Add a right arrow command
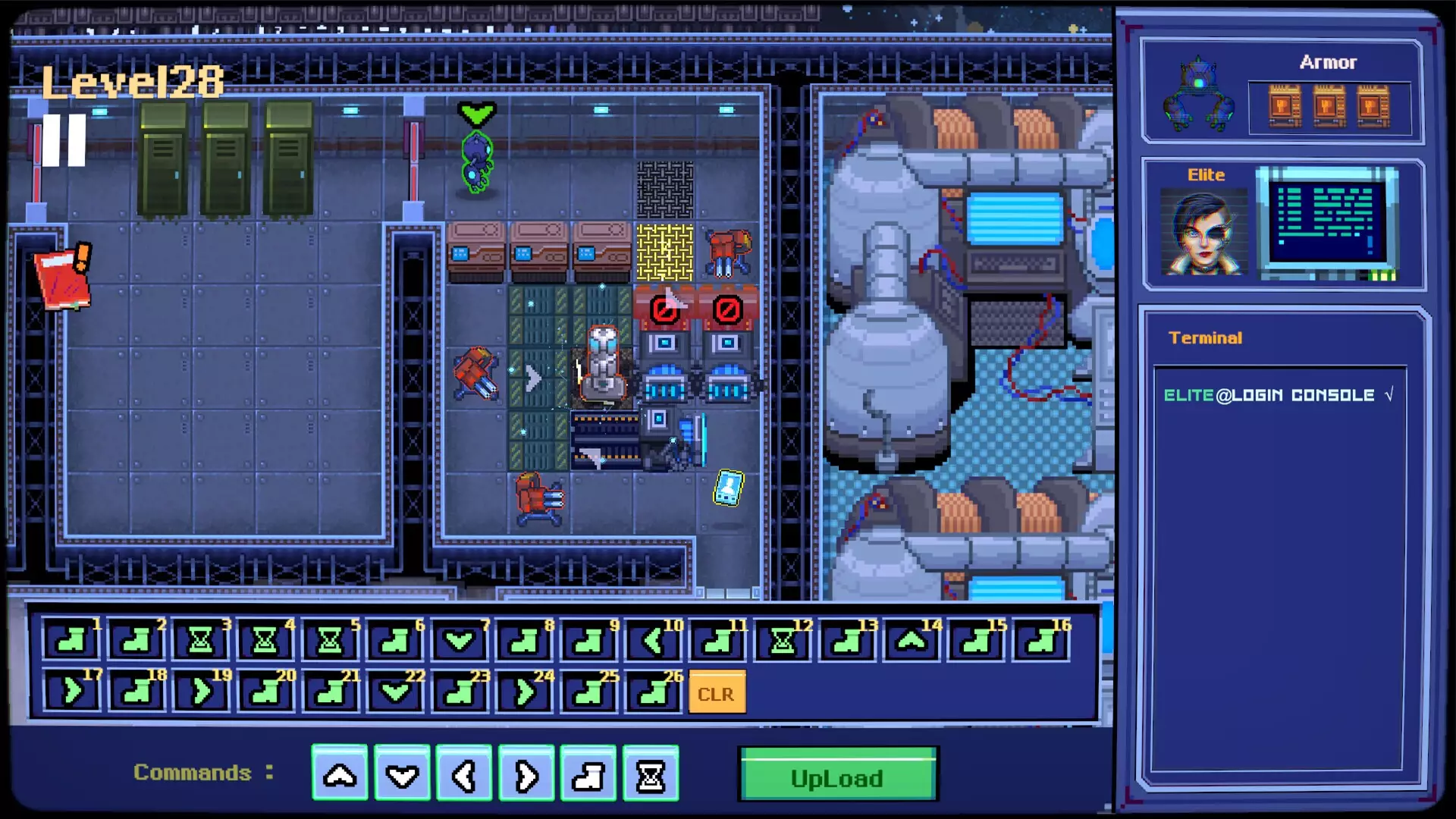The image size is (1456, 819). click(x=526, y=774)
